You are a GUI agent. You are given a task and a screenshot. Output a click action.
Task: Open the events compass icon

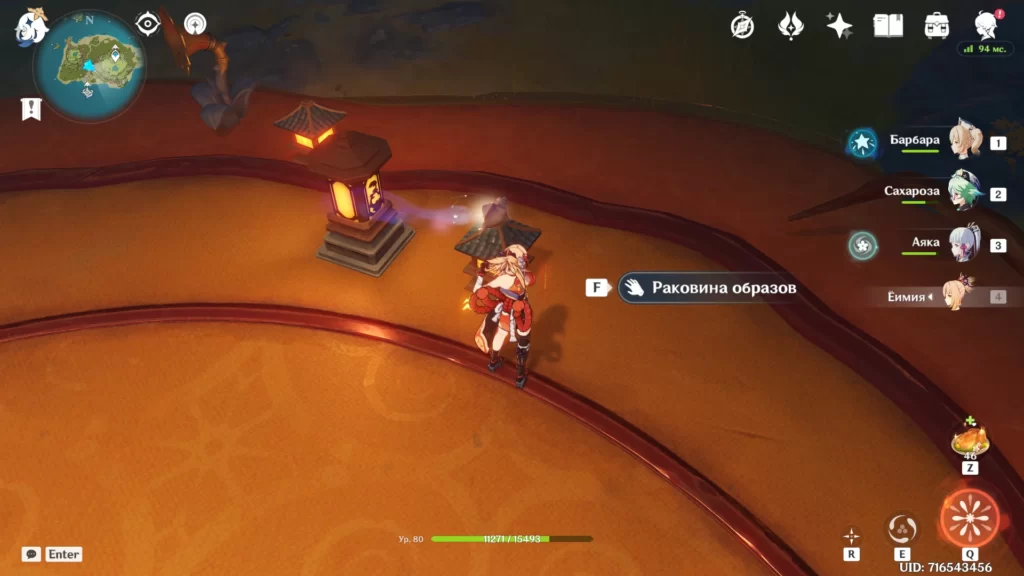coord(742,26)
